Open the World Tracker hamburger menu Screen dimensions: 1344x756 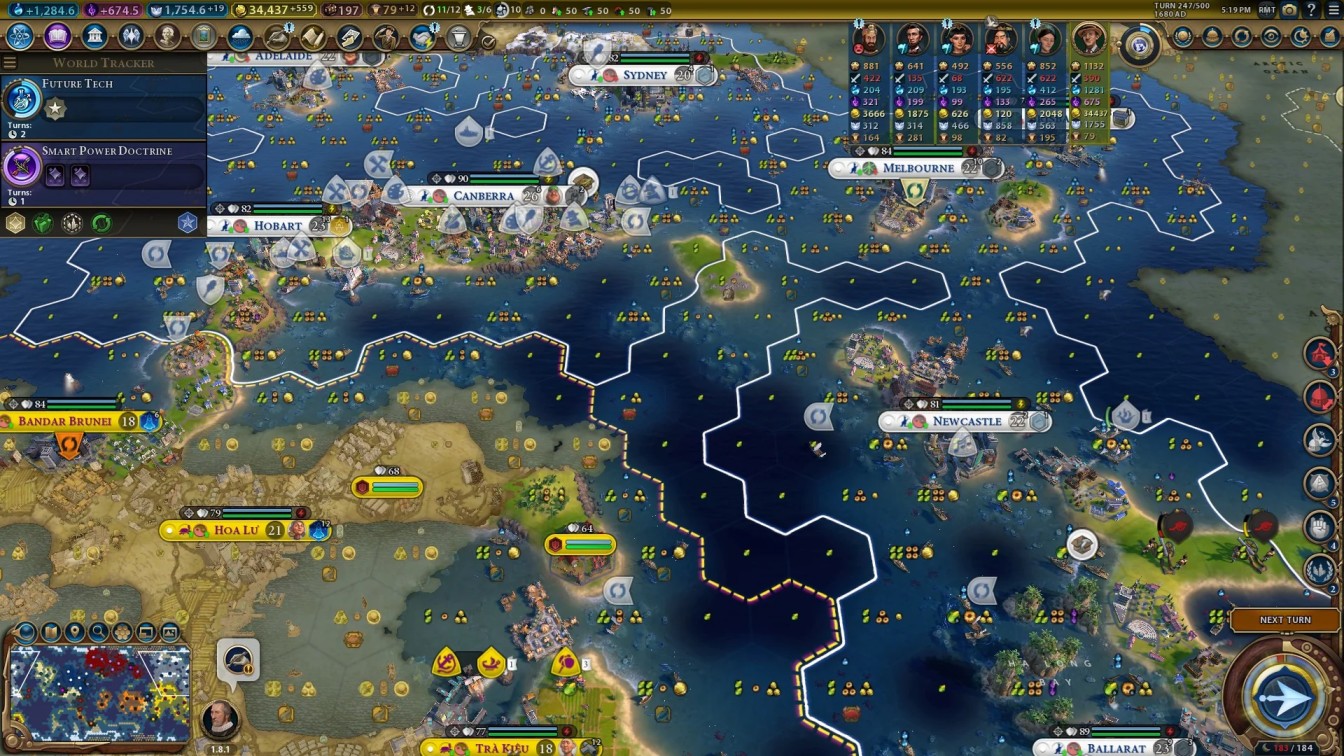tap(10, 60)
